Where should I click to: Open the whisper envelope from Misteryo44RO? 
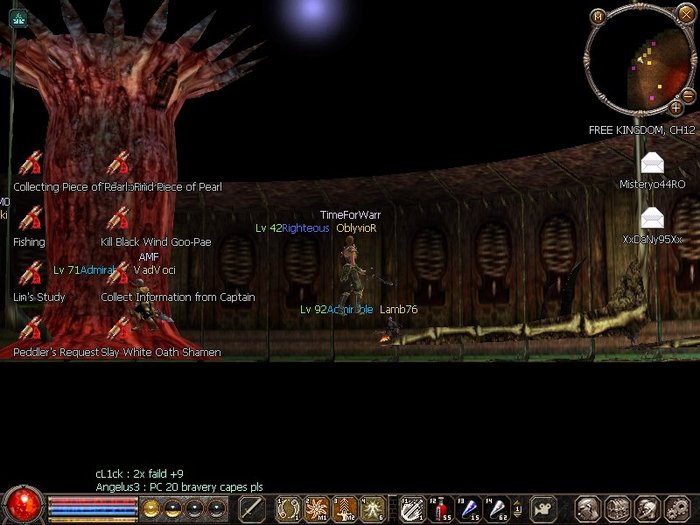(652, 163)
